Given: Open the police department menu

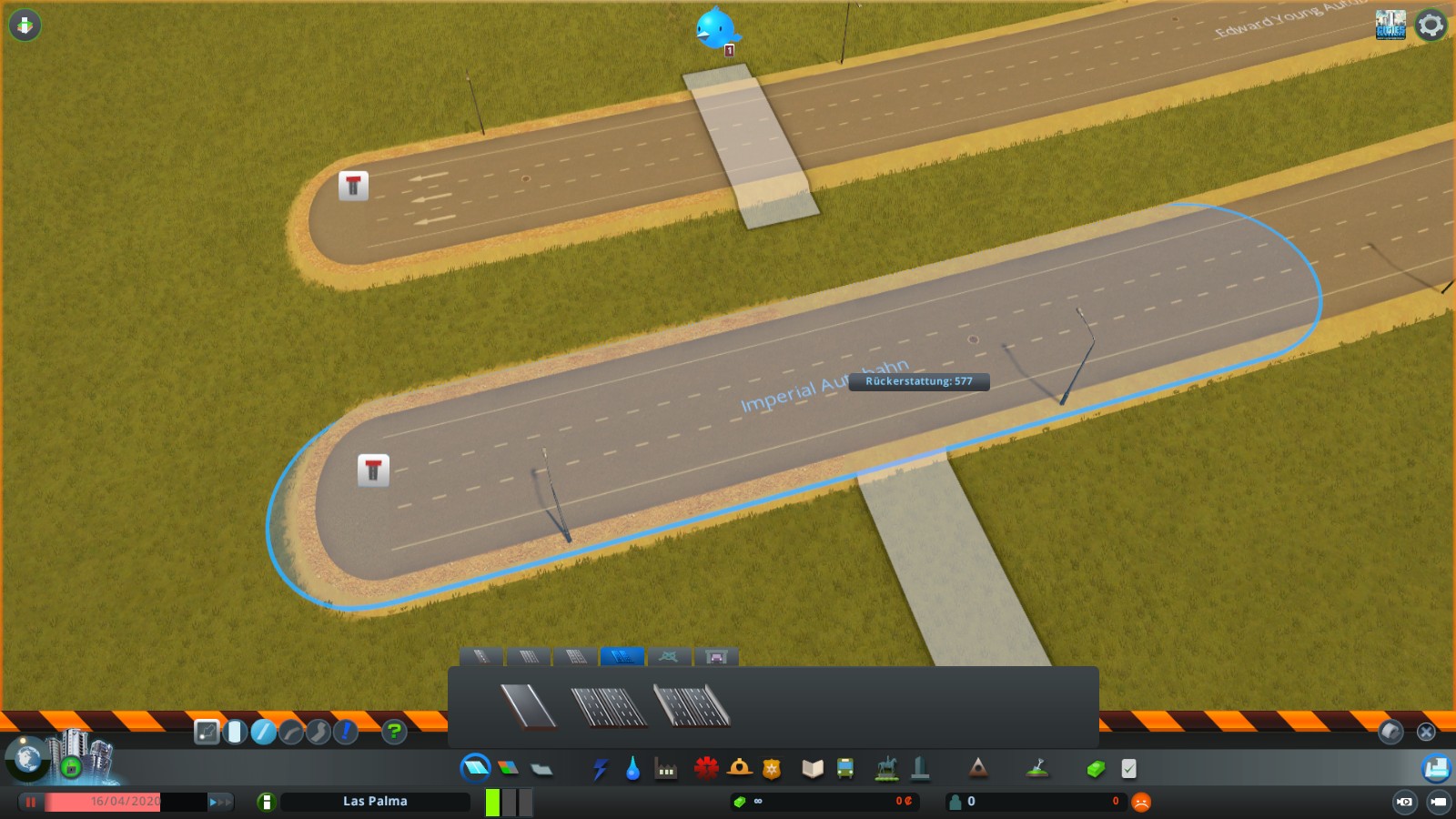Looking at the screenshot, I should [x=773, y=769].
